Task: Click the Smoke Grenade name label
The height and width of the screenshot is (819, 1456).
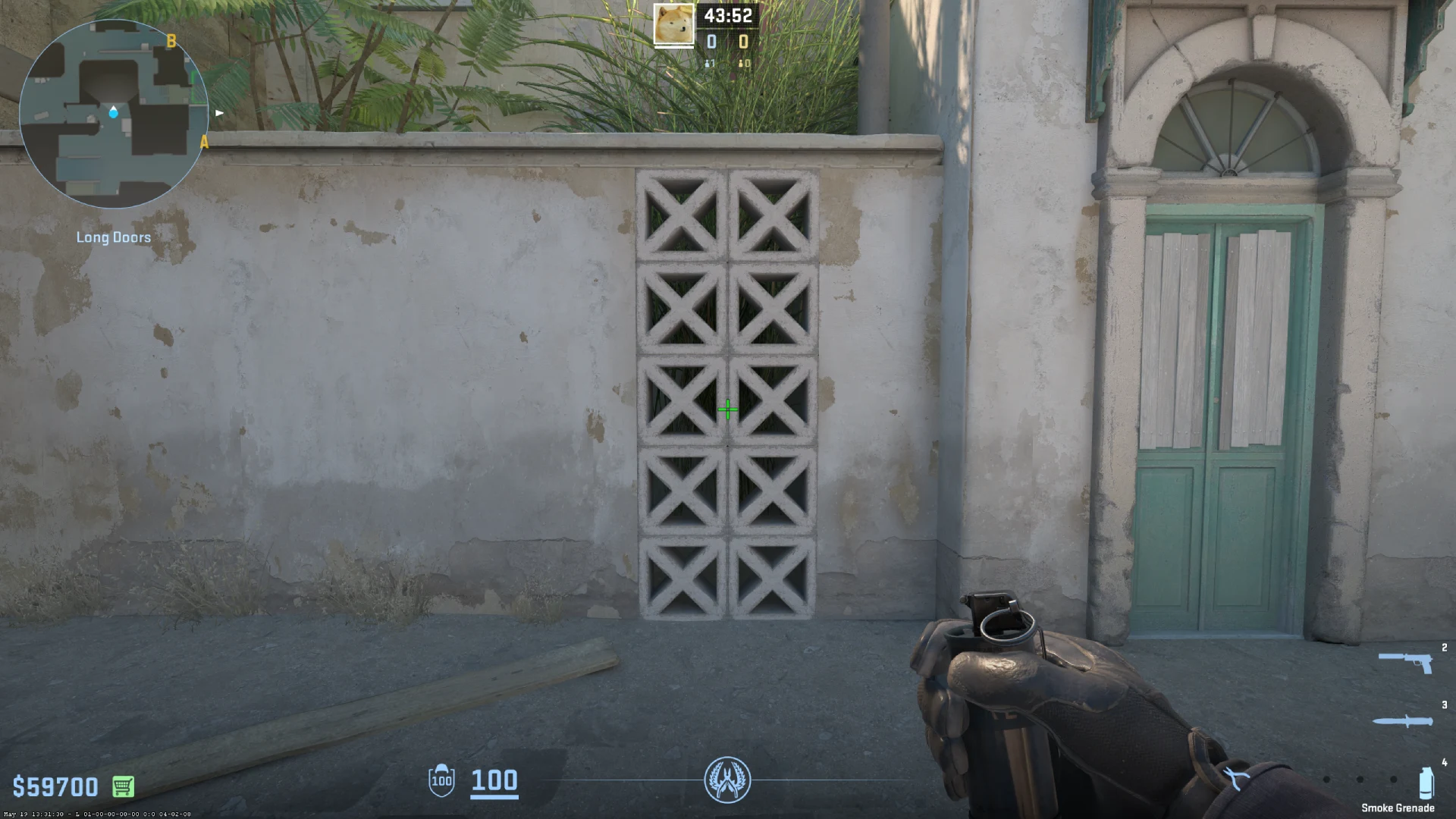Action: tap(1399, 807)
